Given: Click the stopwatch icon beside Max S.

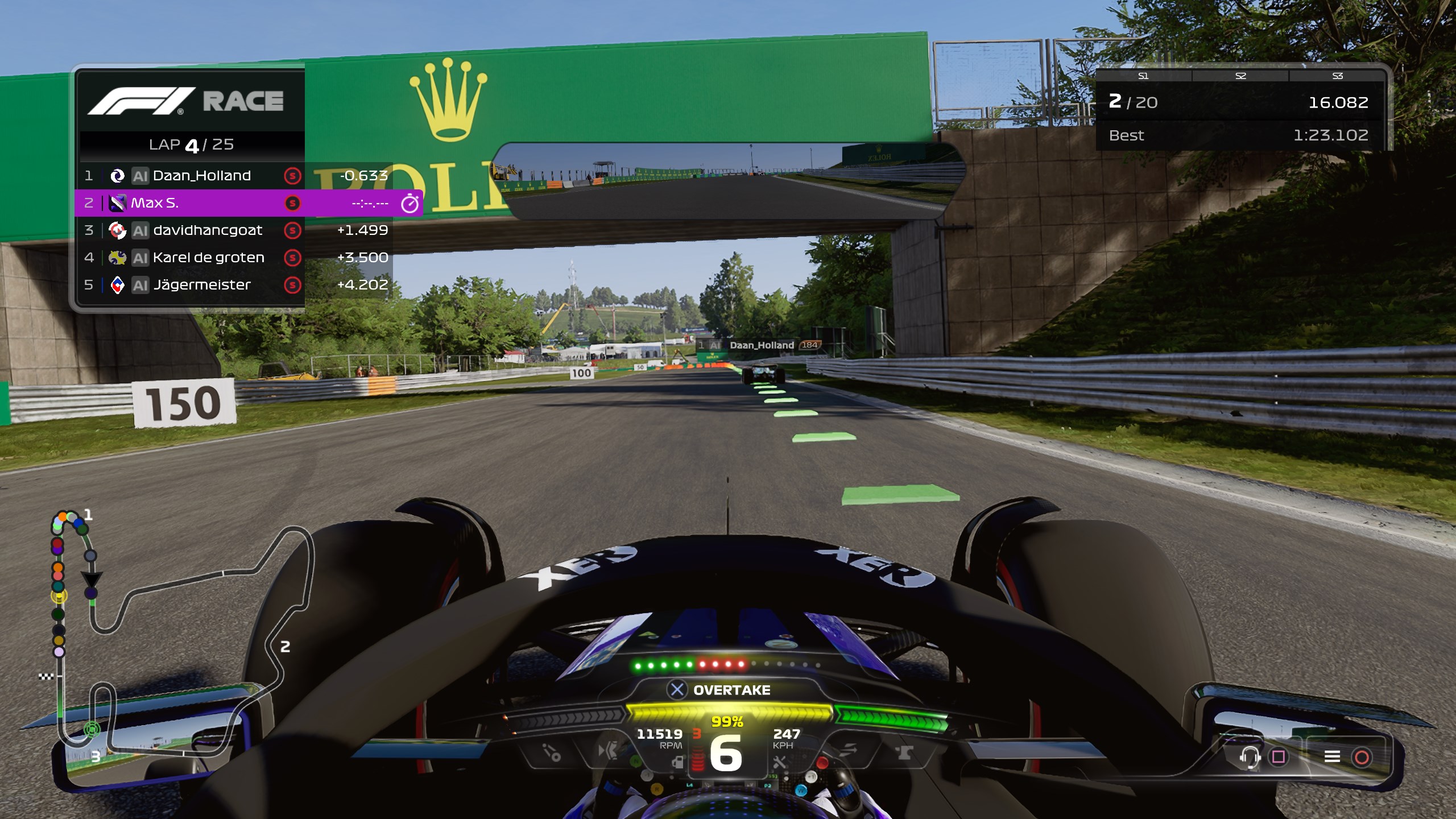Looking at the screenshot, I should tap(410, 203).
